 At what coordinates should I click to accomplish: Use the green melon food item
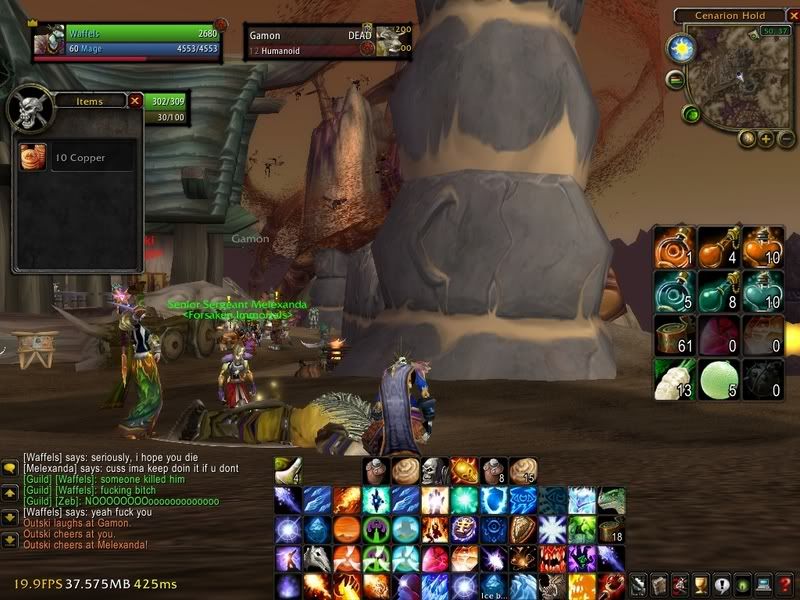click(719, 378)
